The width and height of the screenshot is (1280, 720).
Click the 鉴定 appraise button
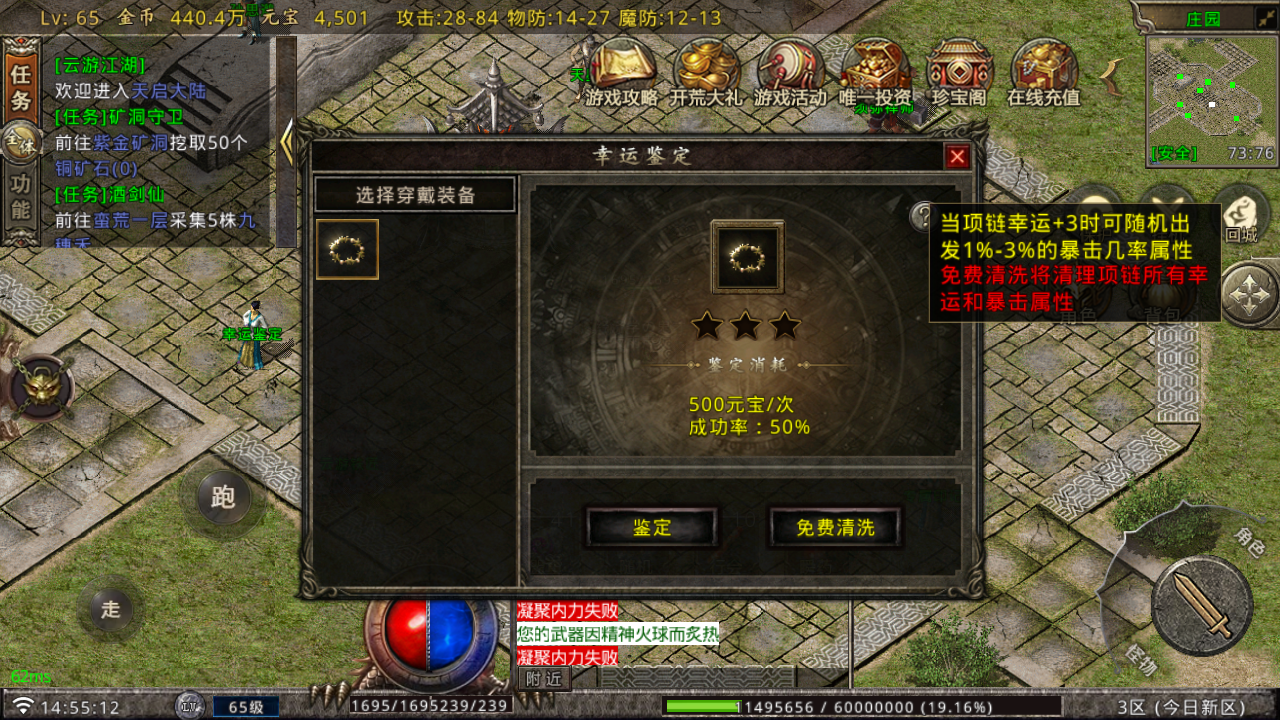652,528
